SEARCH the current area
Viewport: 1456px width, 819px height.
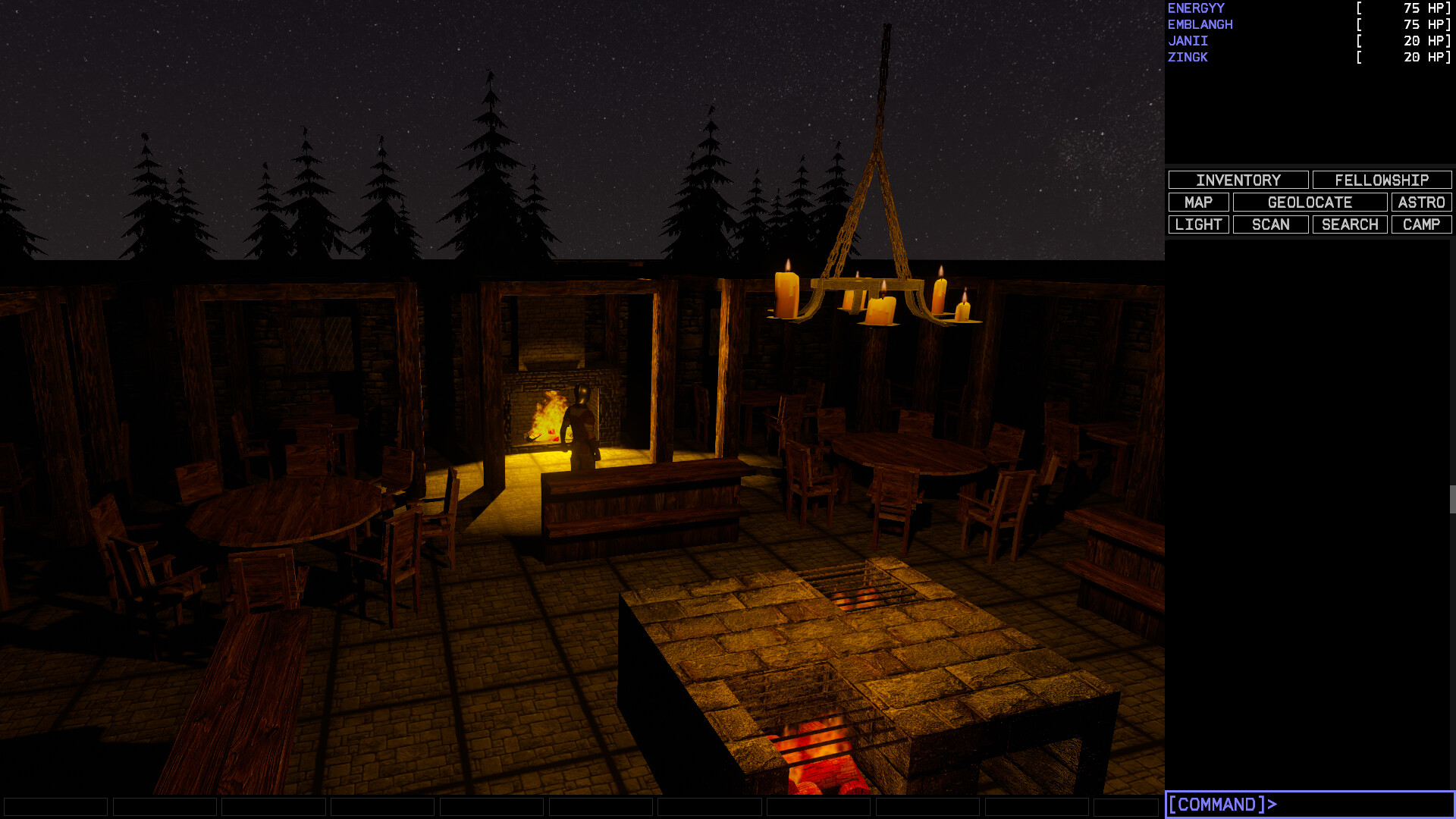tap(1349, 224)
